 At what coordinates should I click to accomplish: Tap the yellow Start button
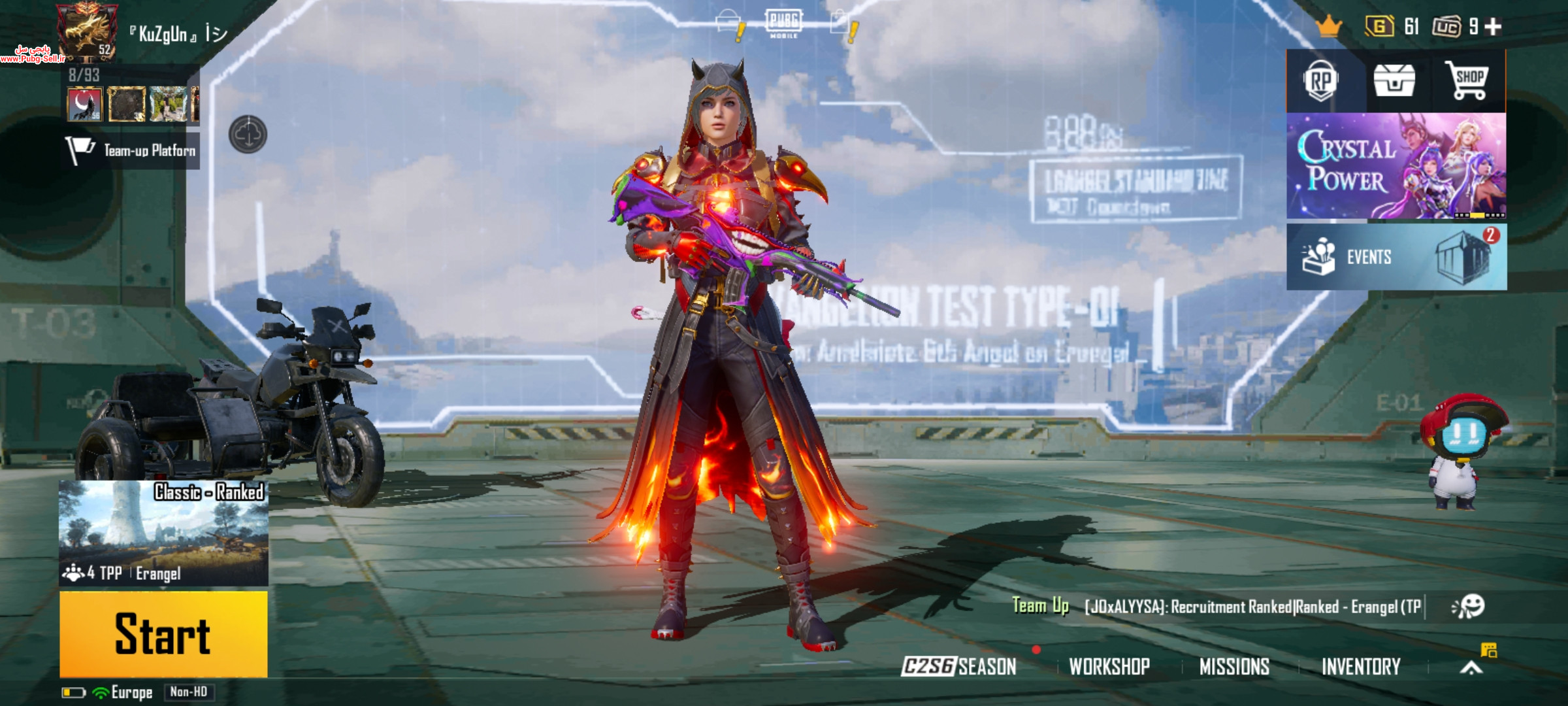(x=163, y=633)
